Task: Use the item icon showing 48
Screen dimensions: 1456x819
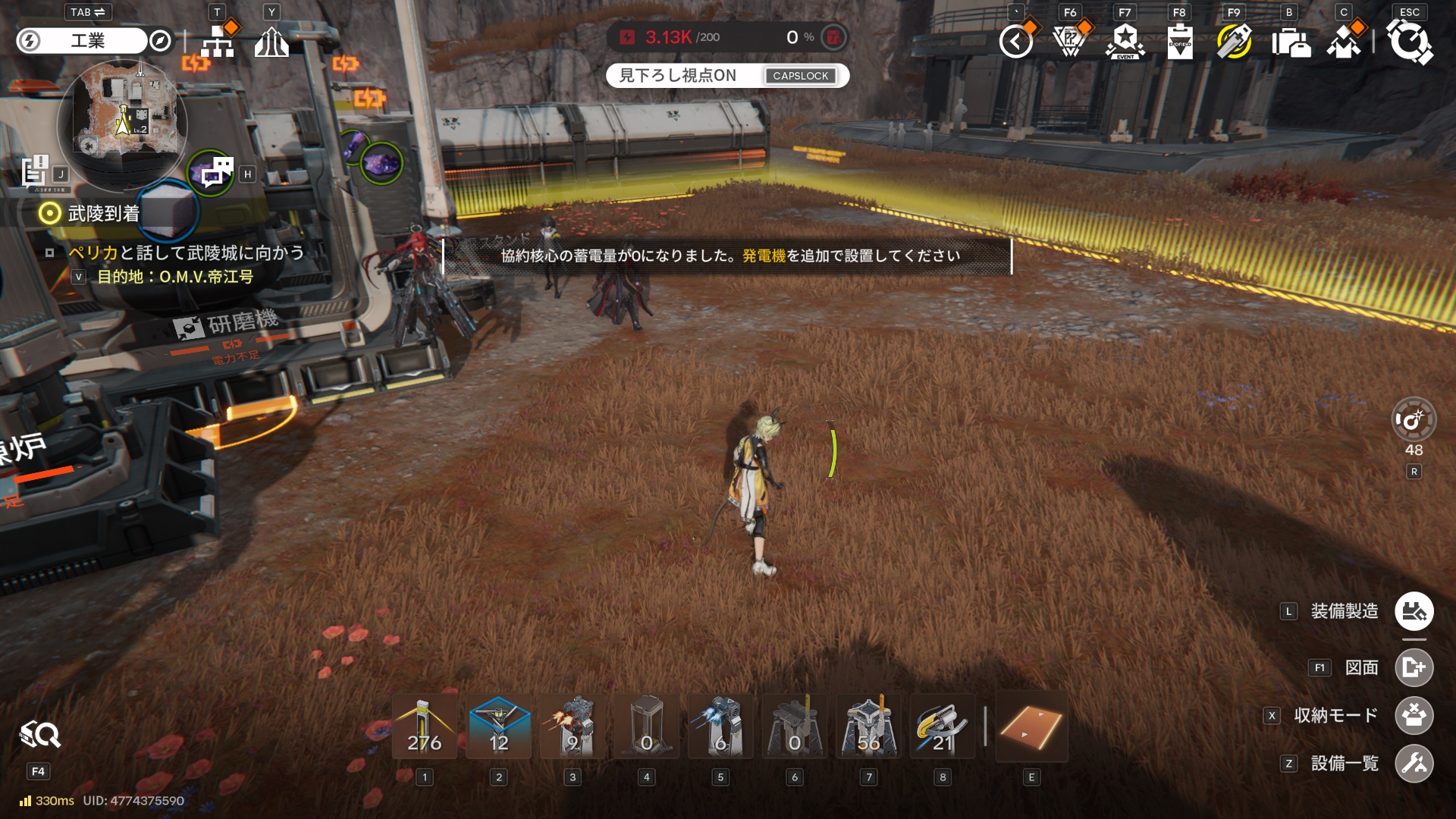Action: pos(1414,420)
